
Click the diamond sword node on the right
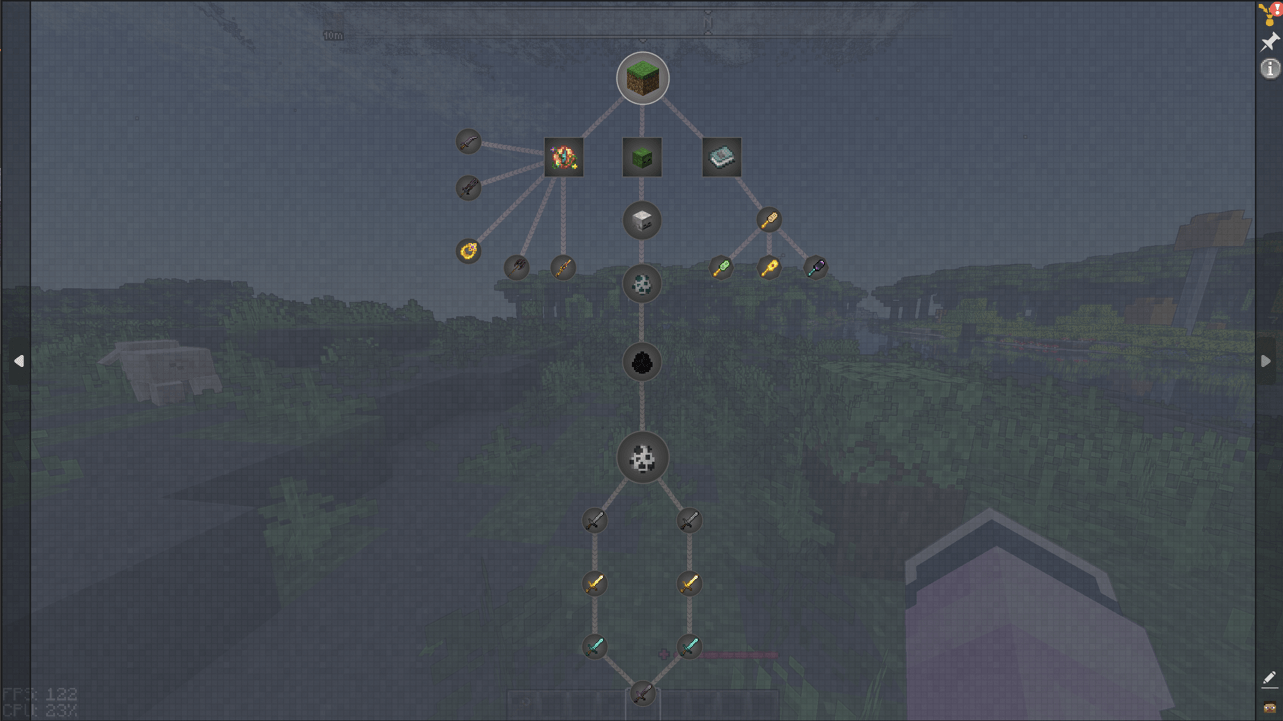pos(688,645)
